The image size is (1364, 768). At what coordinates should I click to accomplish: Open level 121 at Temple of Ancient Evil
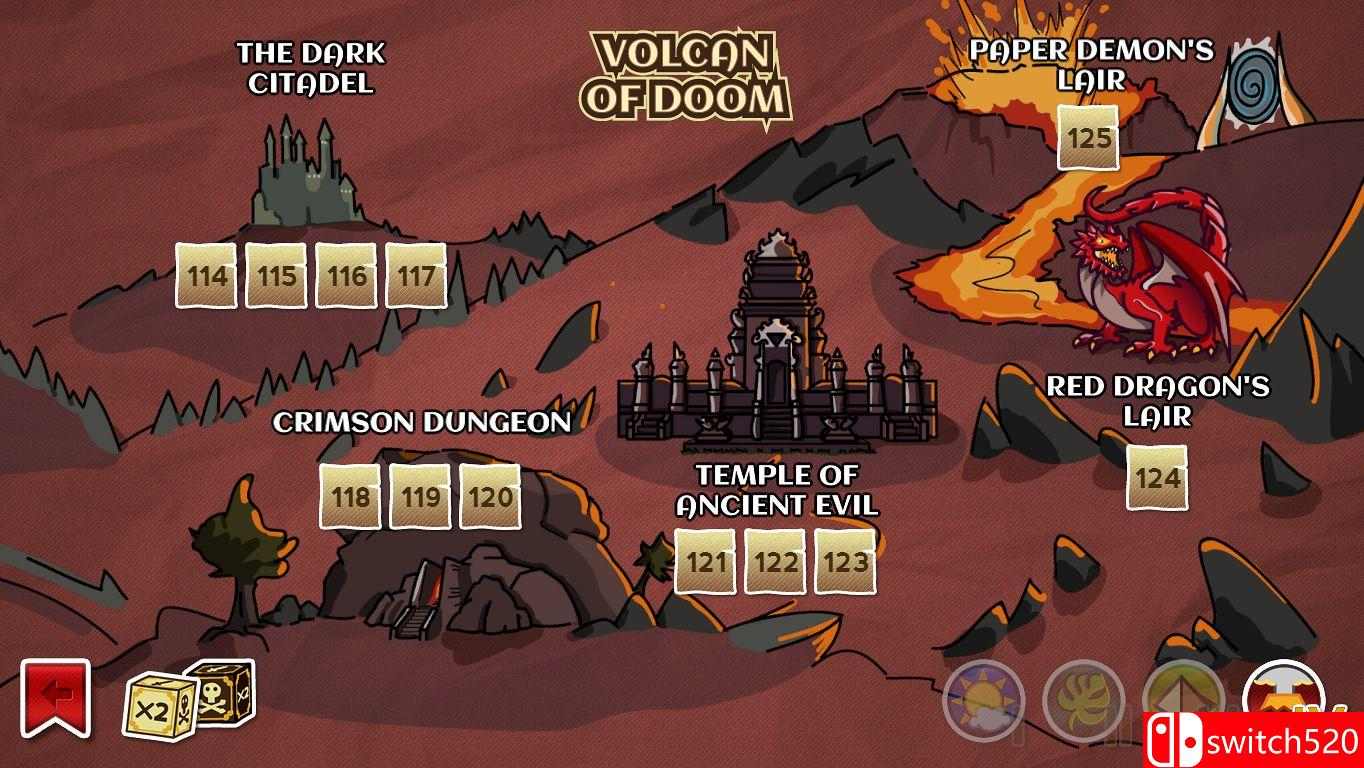pos(706,562)
